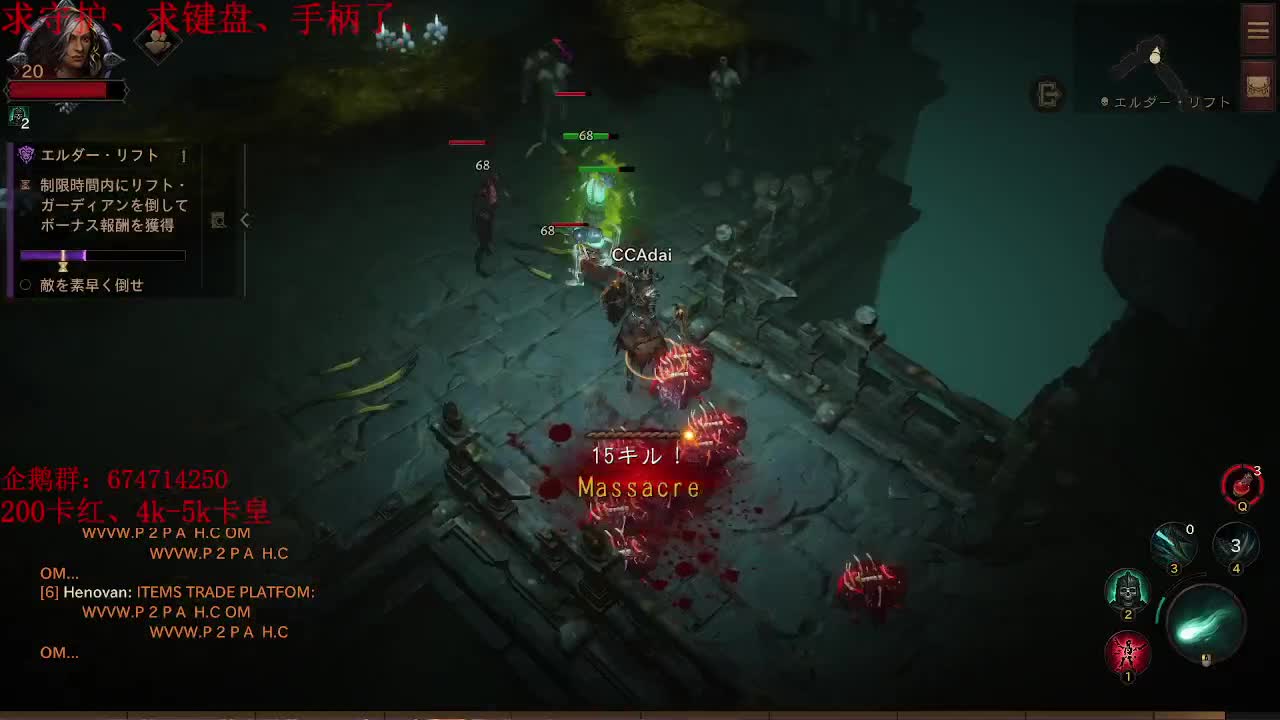Open details via the magnifier icon on quest panel
Screen dimensions: 1280x720
point(219,222)
